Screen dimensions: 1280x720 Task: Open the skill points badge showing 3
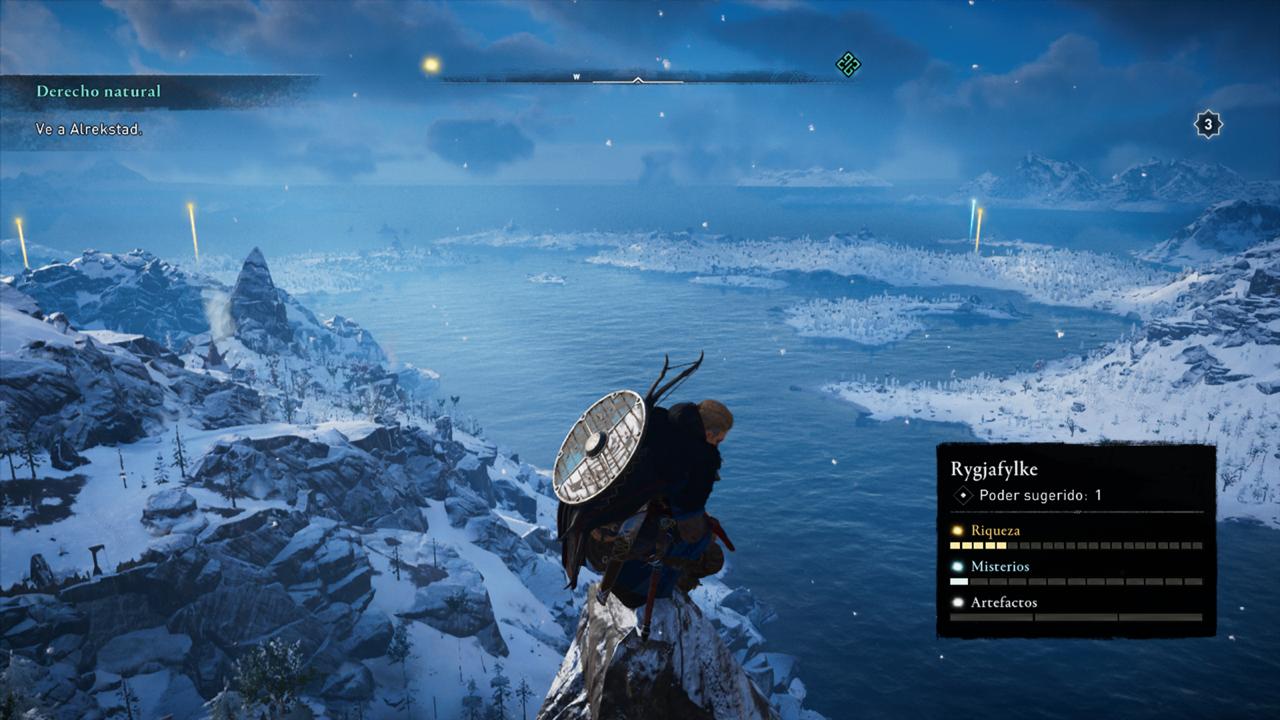point(1208,124)
